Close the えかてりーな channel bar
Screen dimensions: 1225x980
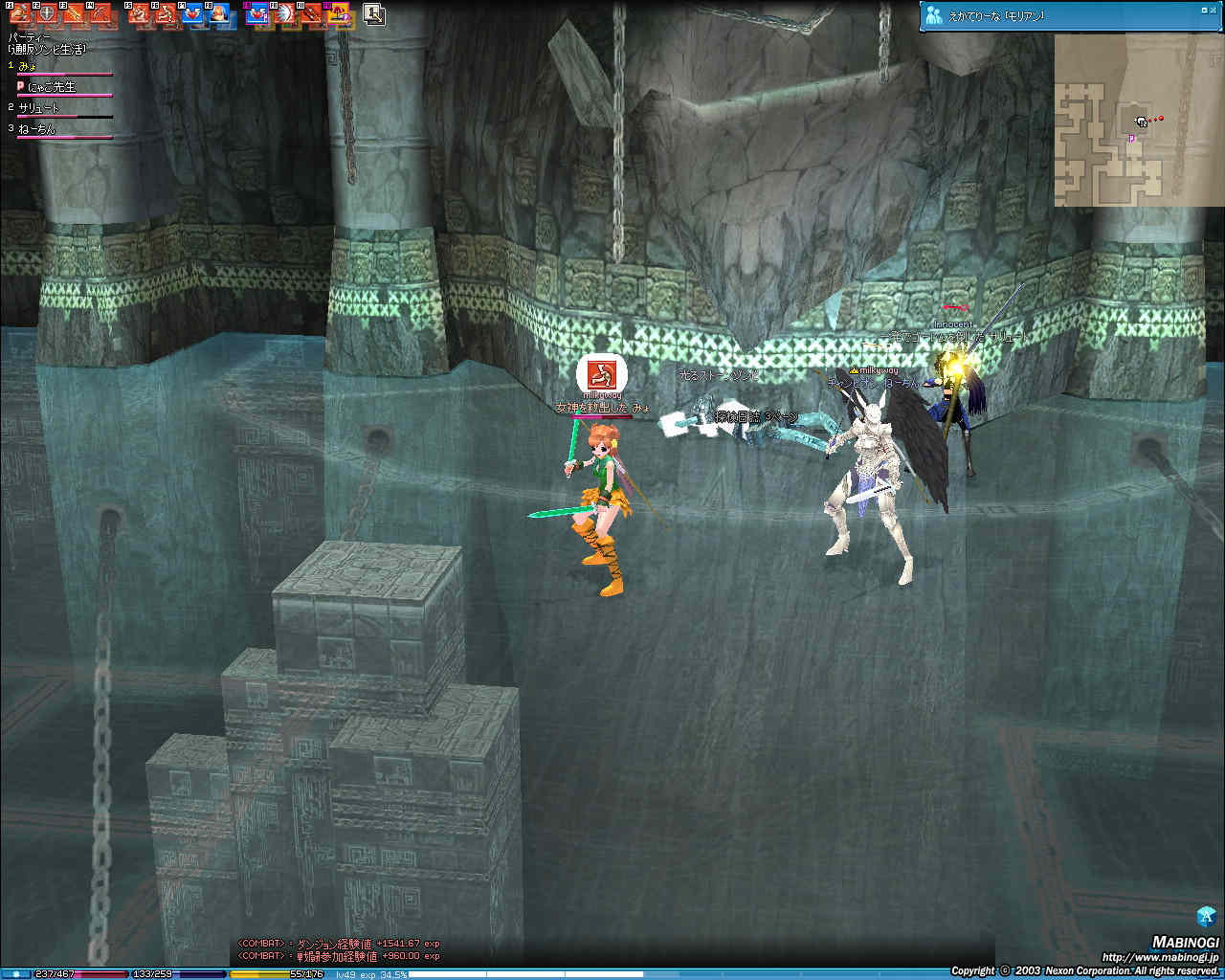coord(1215,10)
